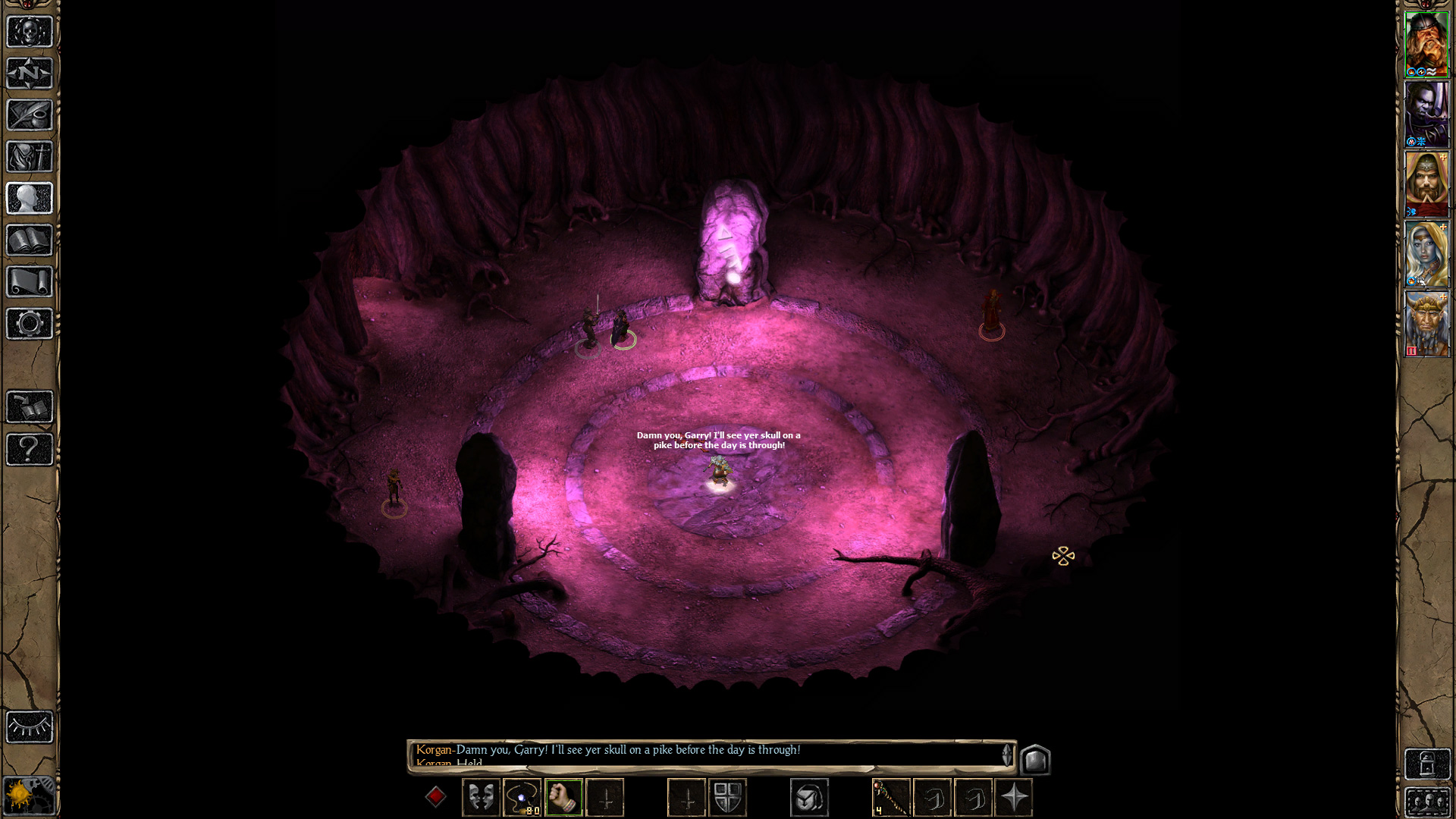
Task: Open the Map screen
Action: click(x=29, y=74)
